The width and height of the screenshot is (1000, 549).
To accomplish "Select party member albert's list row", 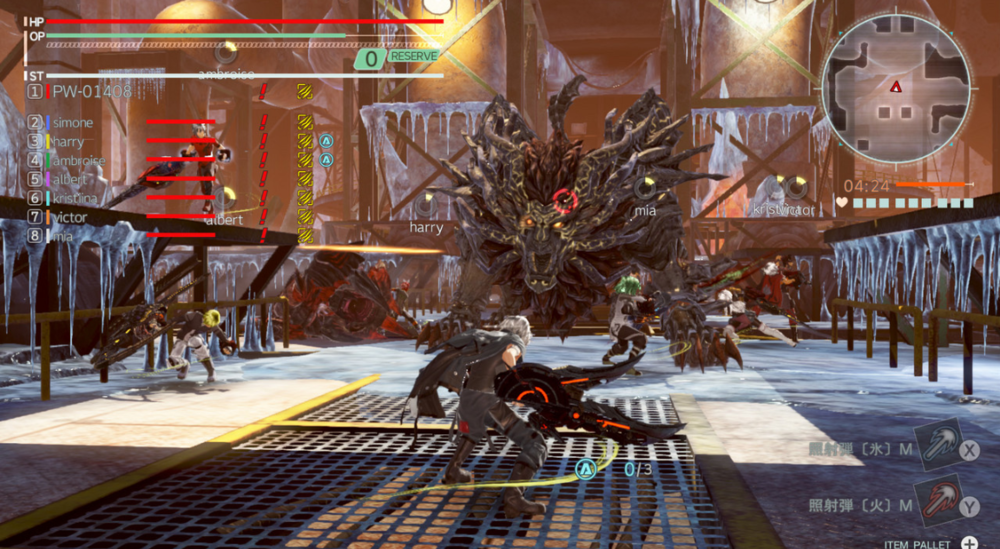I will 70,179.
